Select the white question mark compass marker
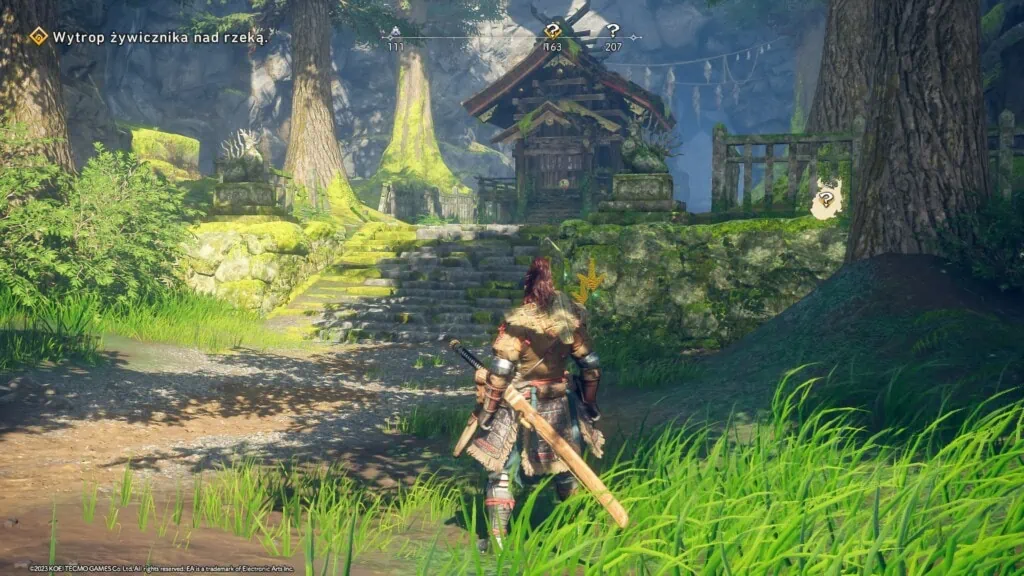Viewport: 1024px width, 576px height. (613, 31)
